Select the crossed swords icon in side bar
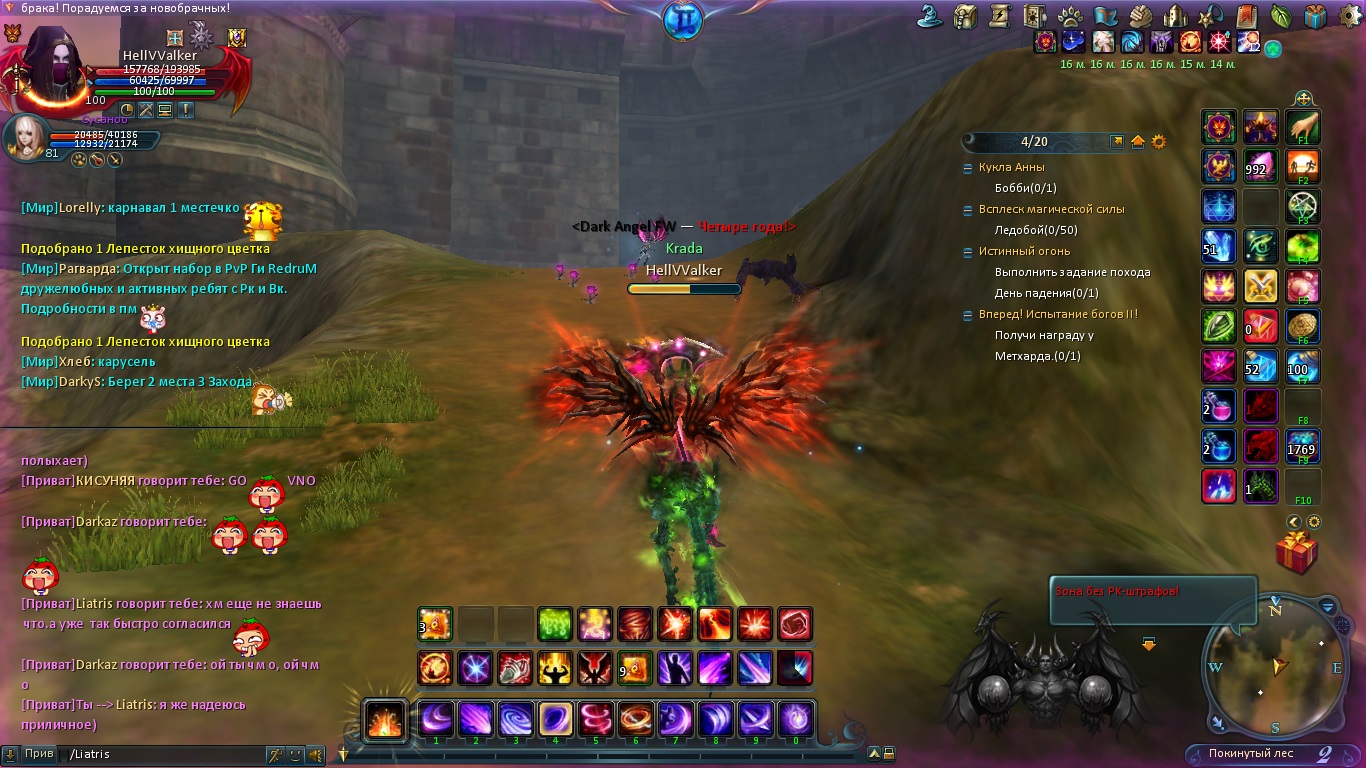1366x768 pixels. coord(1260,287)
